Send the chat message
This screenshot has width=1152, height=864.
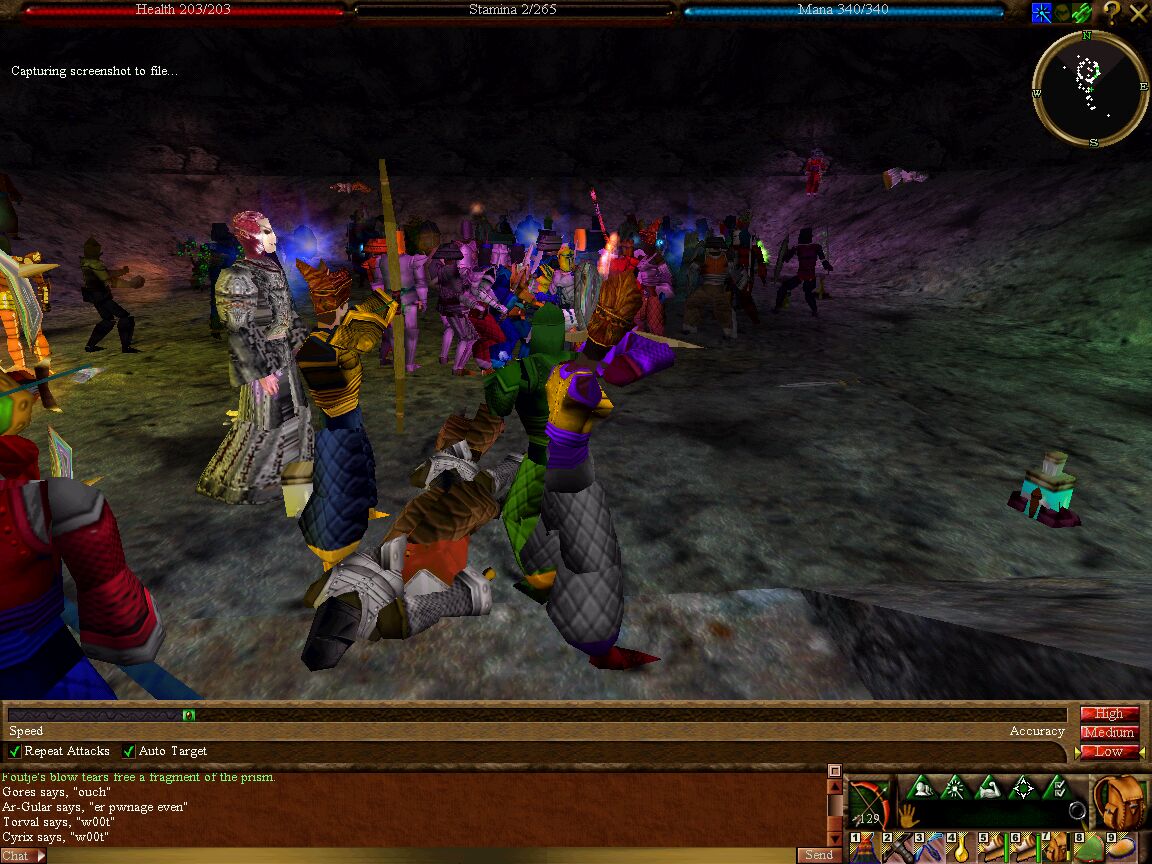pos(818,855)
